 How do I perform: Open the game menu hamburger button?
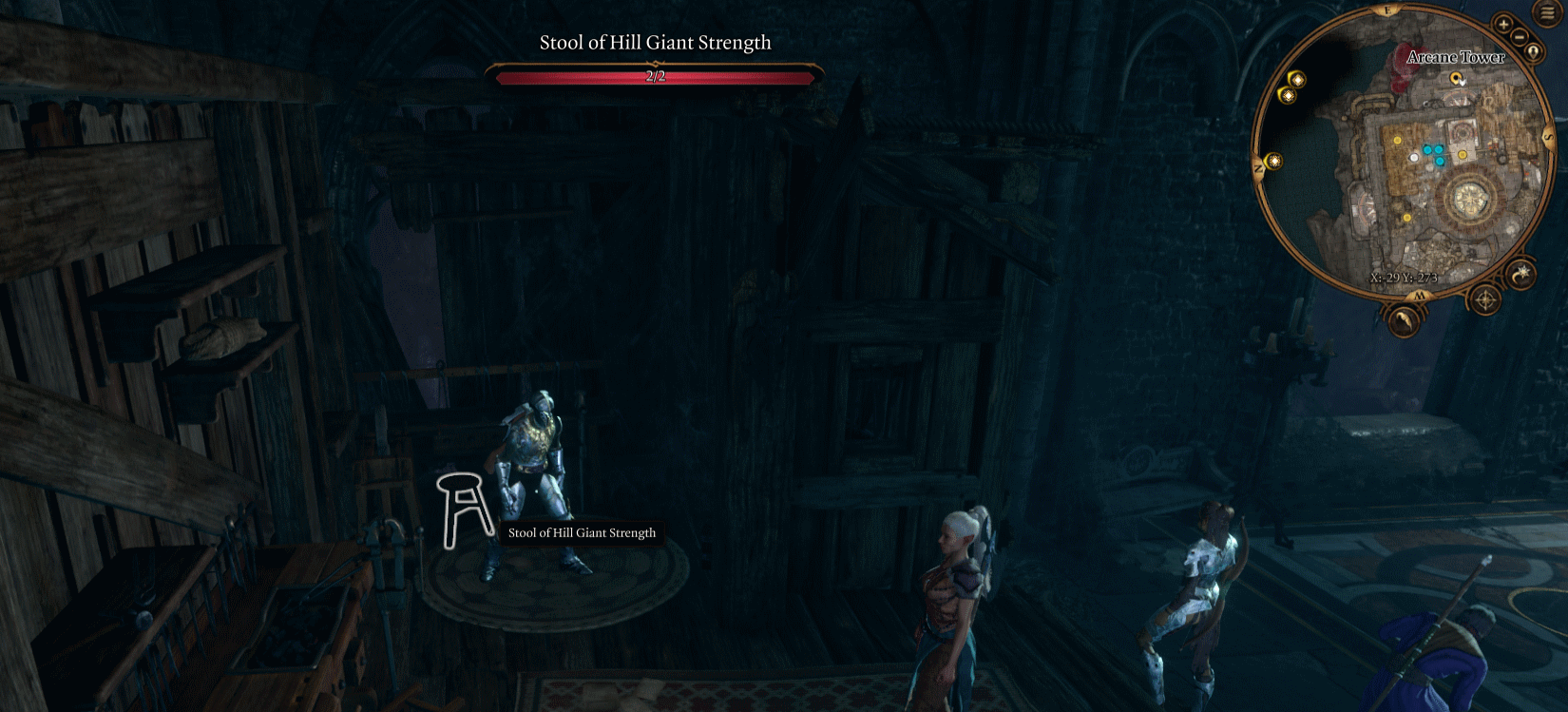coord(1548,12)
